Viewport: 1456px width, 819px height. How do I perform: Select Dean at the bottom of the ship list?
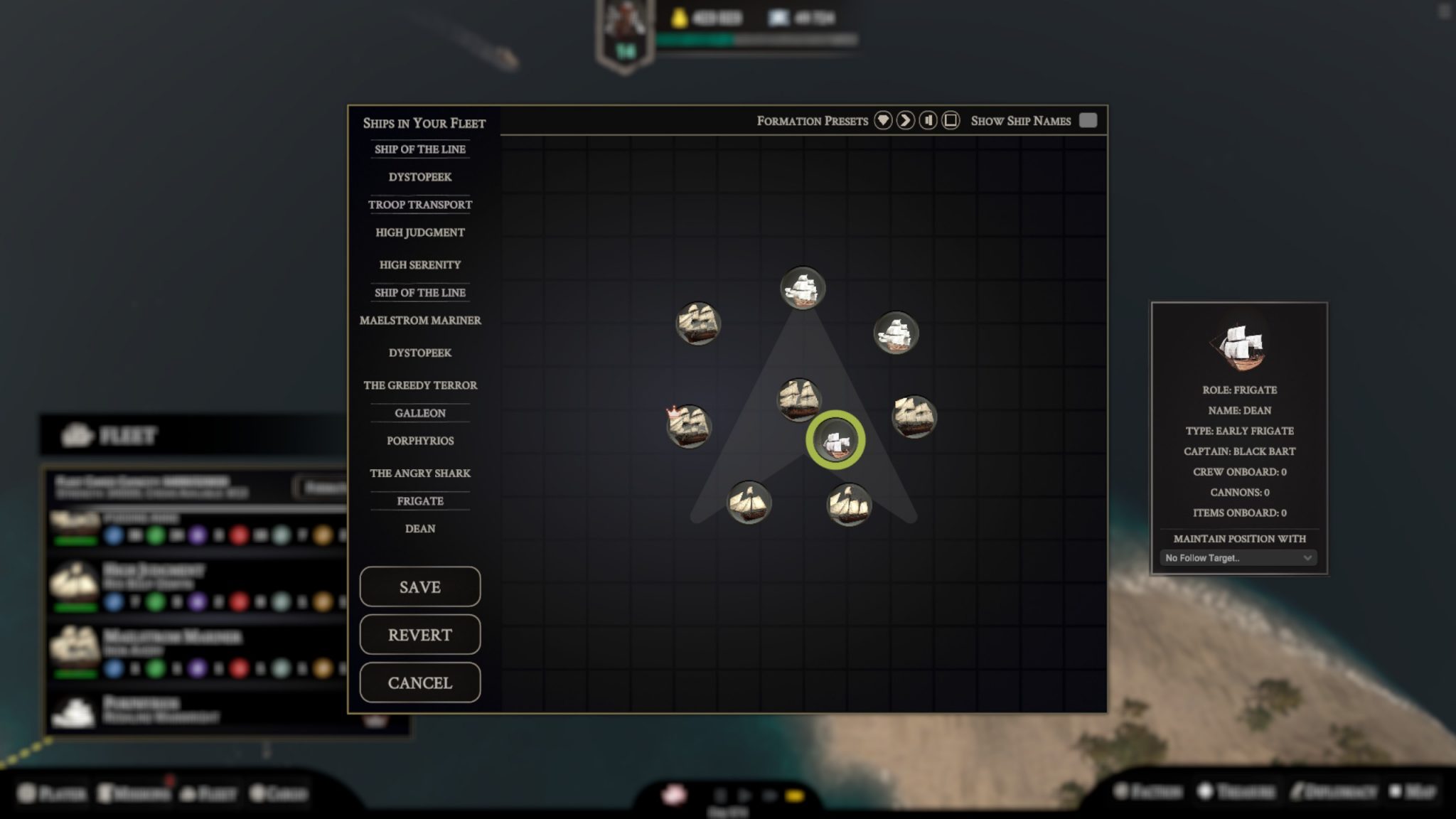419,529
